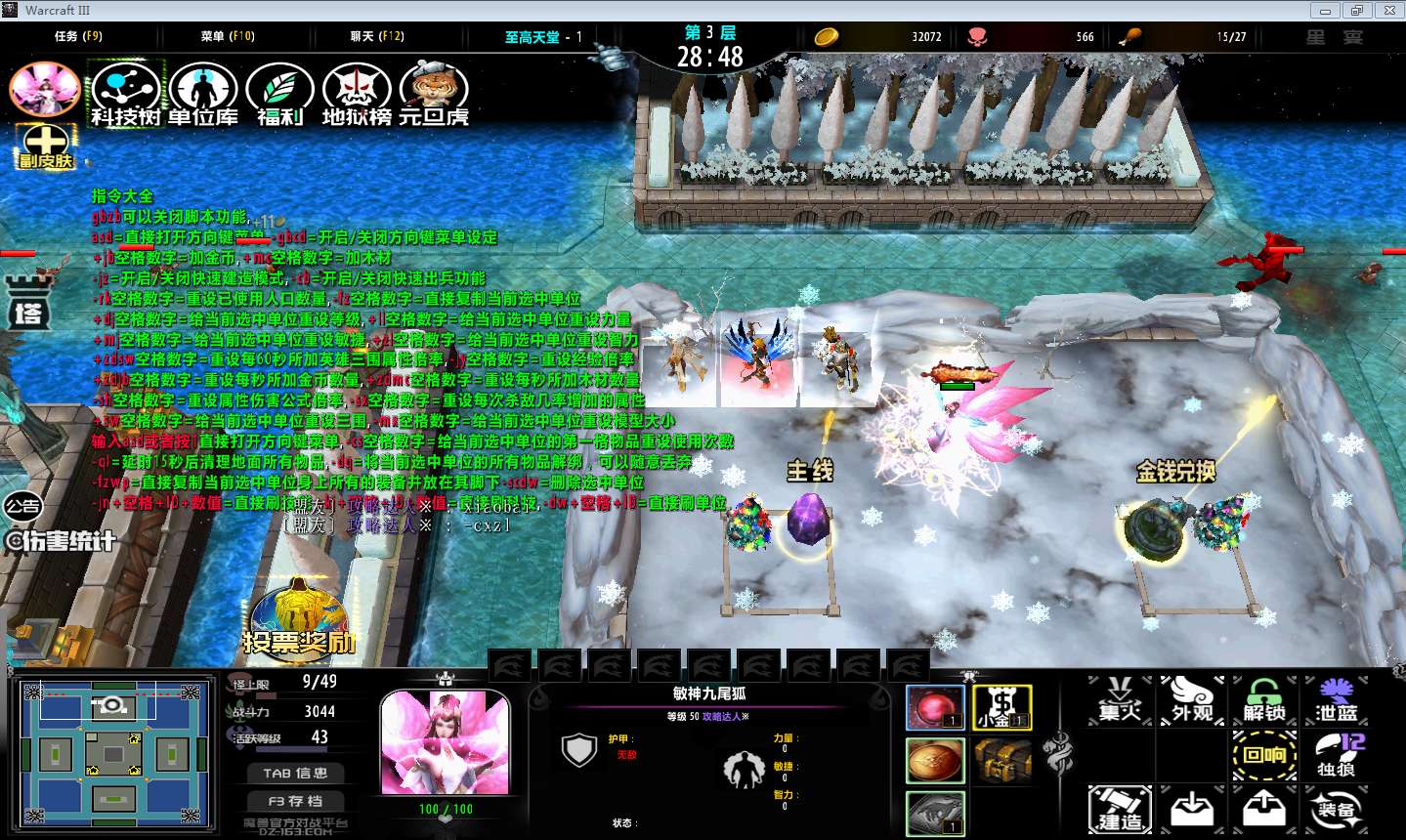Activate the 集火 focus-fire command
This screenshot has height=840, width=1406.
[x=1120, y=700]
